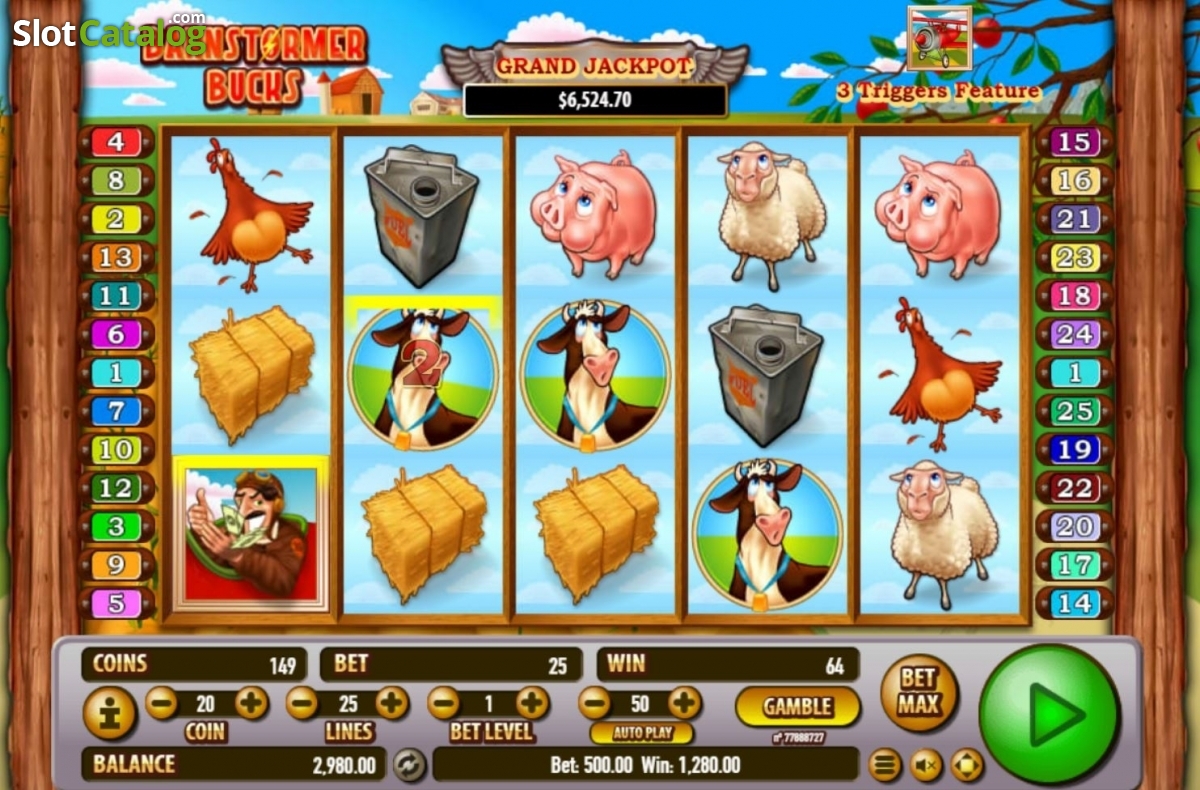Spin the reels with the green play button

pos(1049,713)
